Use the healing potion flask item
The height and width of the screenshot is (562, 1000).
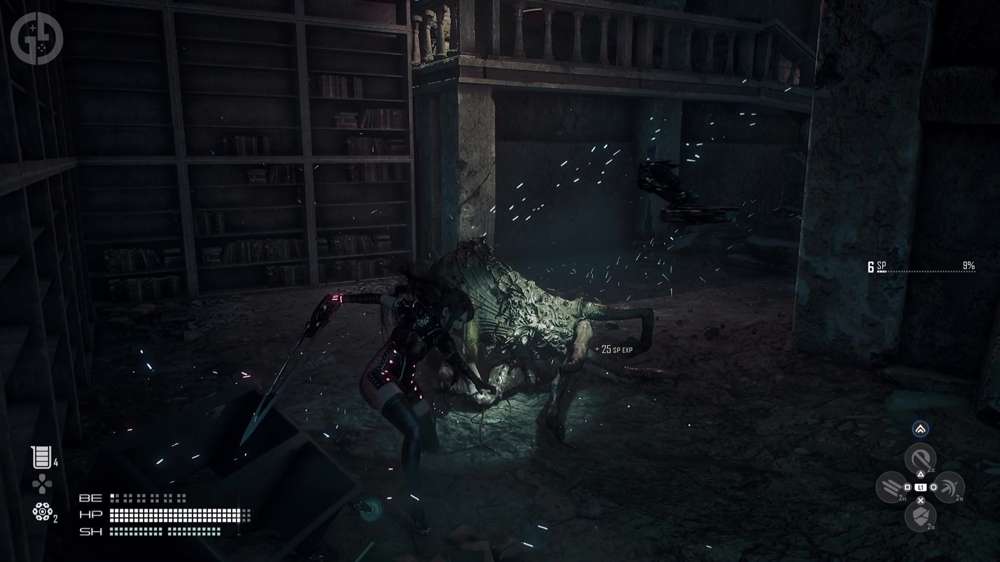(x=40, y=457)
